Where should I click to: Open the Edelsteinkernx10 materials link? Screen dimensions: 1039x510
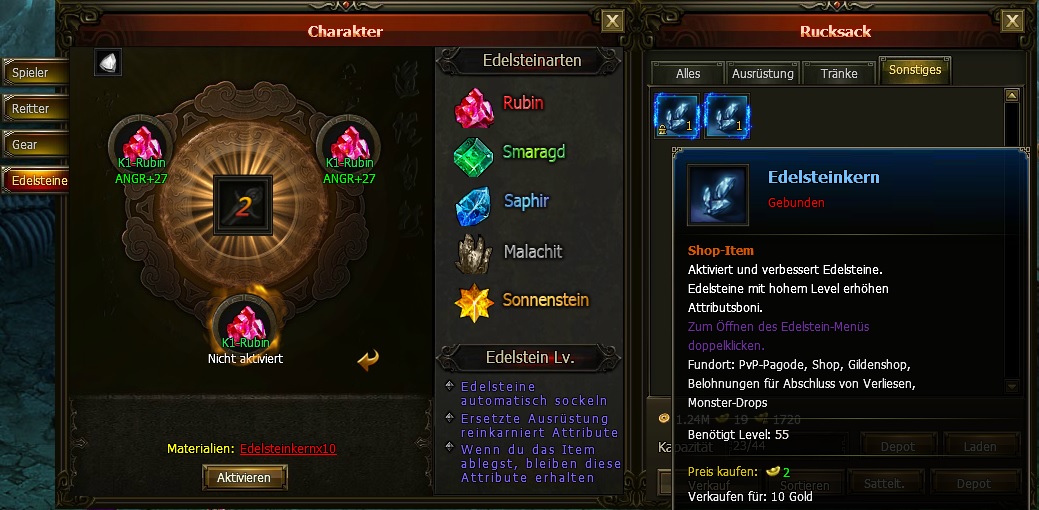pos(288,449)
